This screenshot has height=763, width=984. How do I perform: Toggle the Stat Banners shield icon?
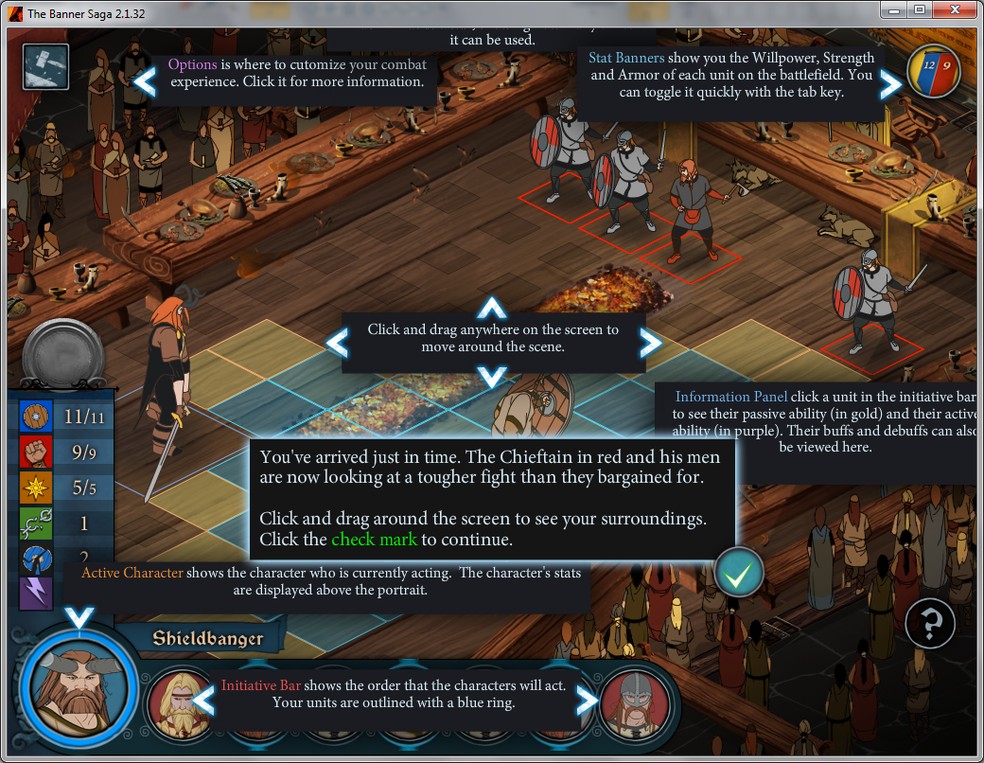coord(933,71)
